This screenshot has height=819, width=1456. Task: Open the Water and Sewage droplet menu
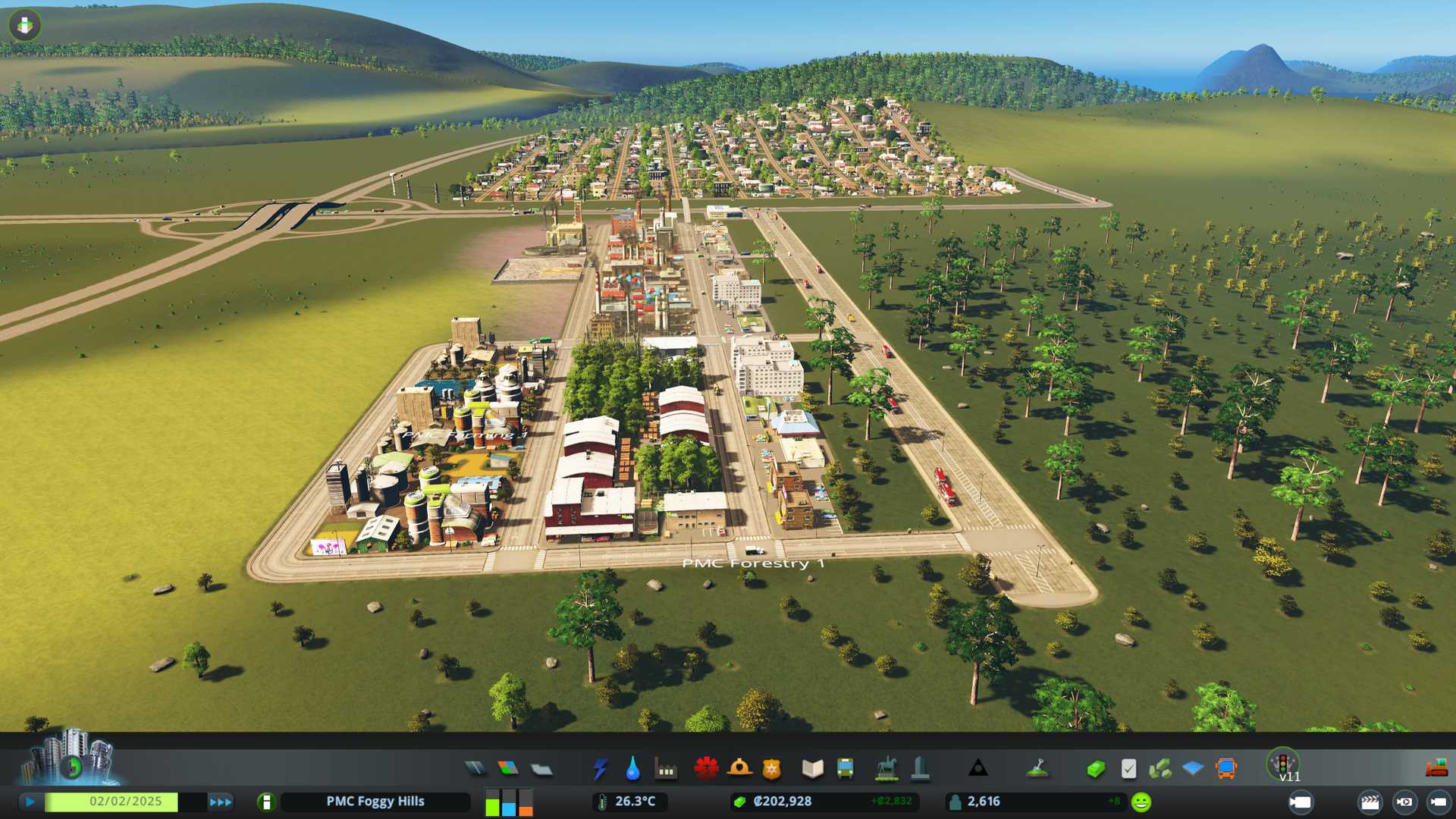[632, 769]
